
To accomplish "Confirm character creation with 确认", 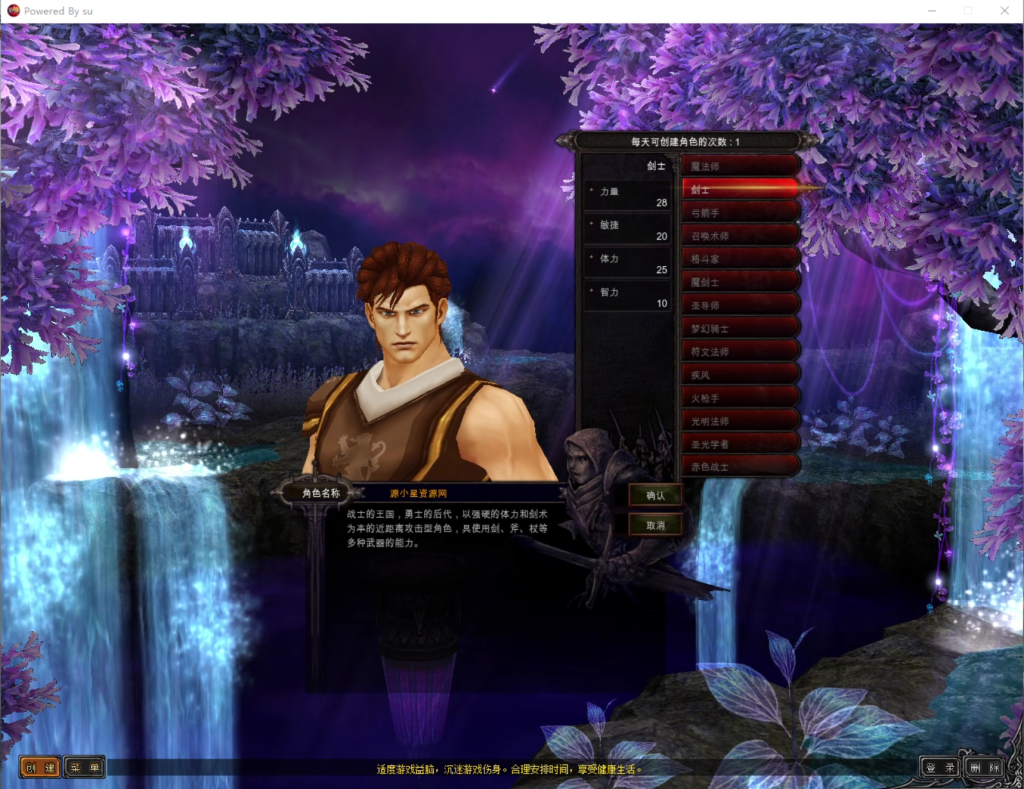I will coord(655,495).
